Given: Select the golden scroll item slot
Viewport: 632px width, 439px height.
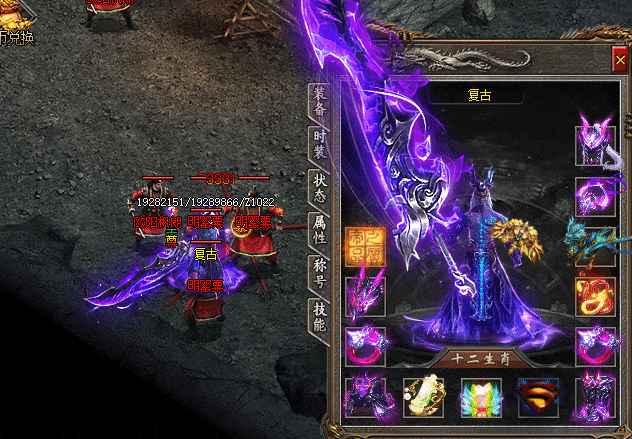Looking at the screenshot, I should click(x=422, y=397).
